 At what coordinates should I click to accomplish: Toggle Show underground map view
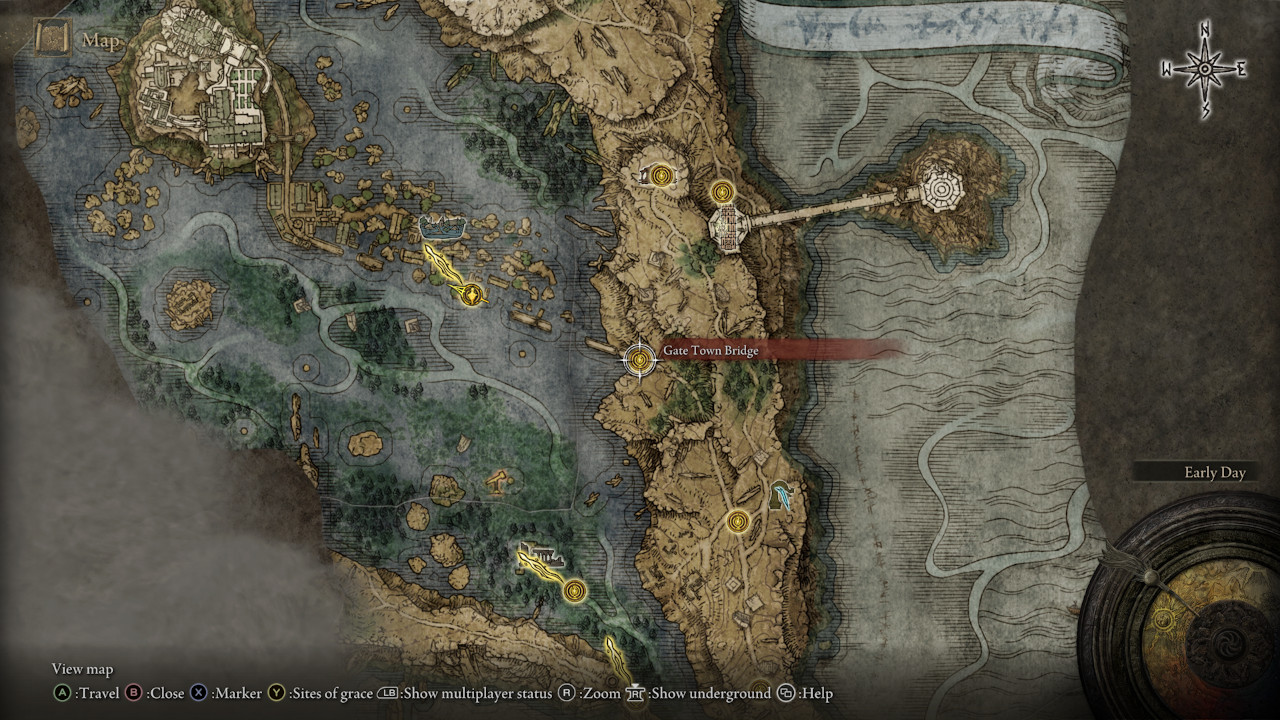640,693
